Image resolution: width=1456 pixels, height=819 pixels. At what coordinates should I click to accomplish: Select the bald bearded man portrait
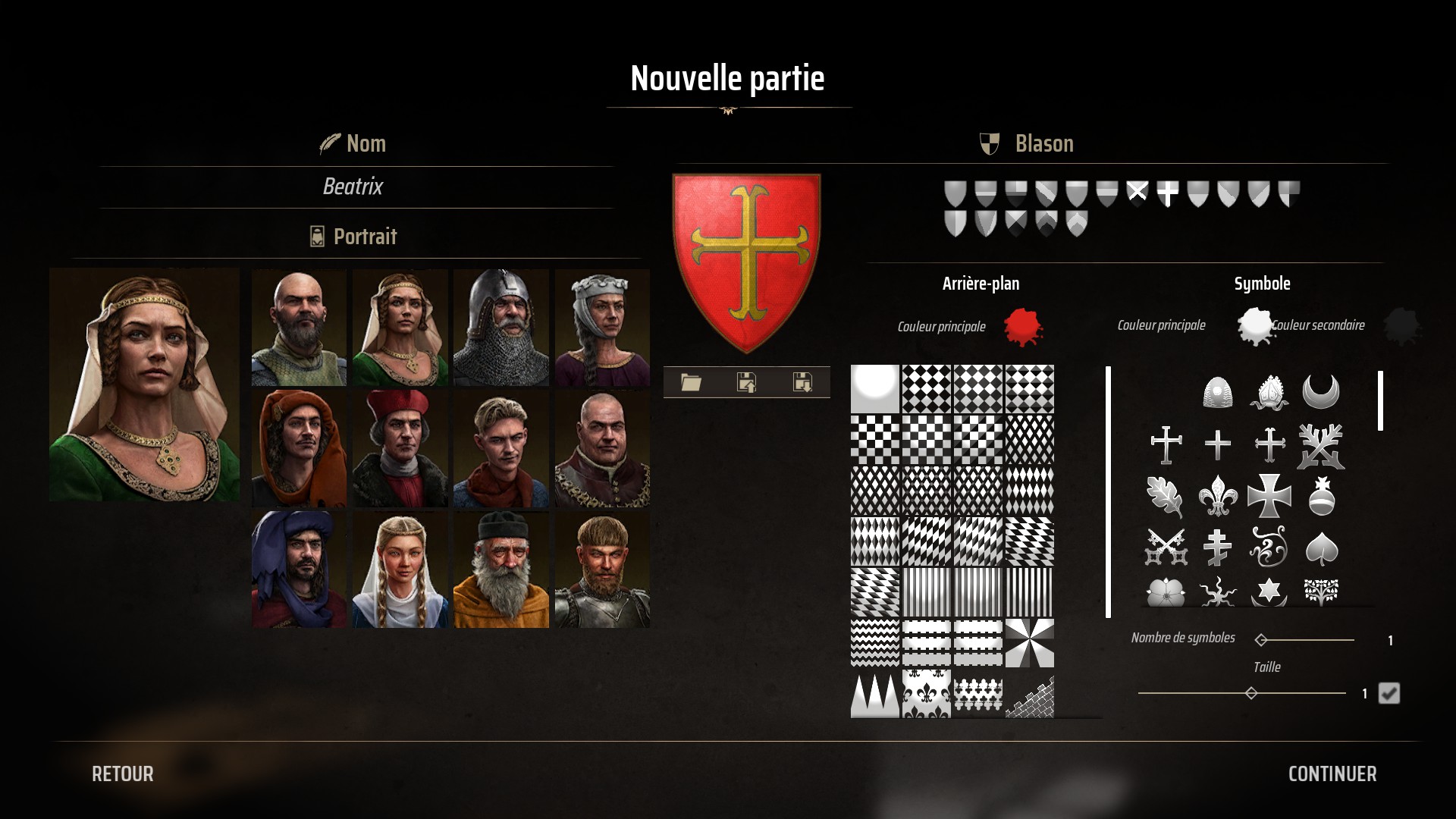pyautogui.click(x=299, y=328)
